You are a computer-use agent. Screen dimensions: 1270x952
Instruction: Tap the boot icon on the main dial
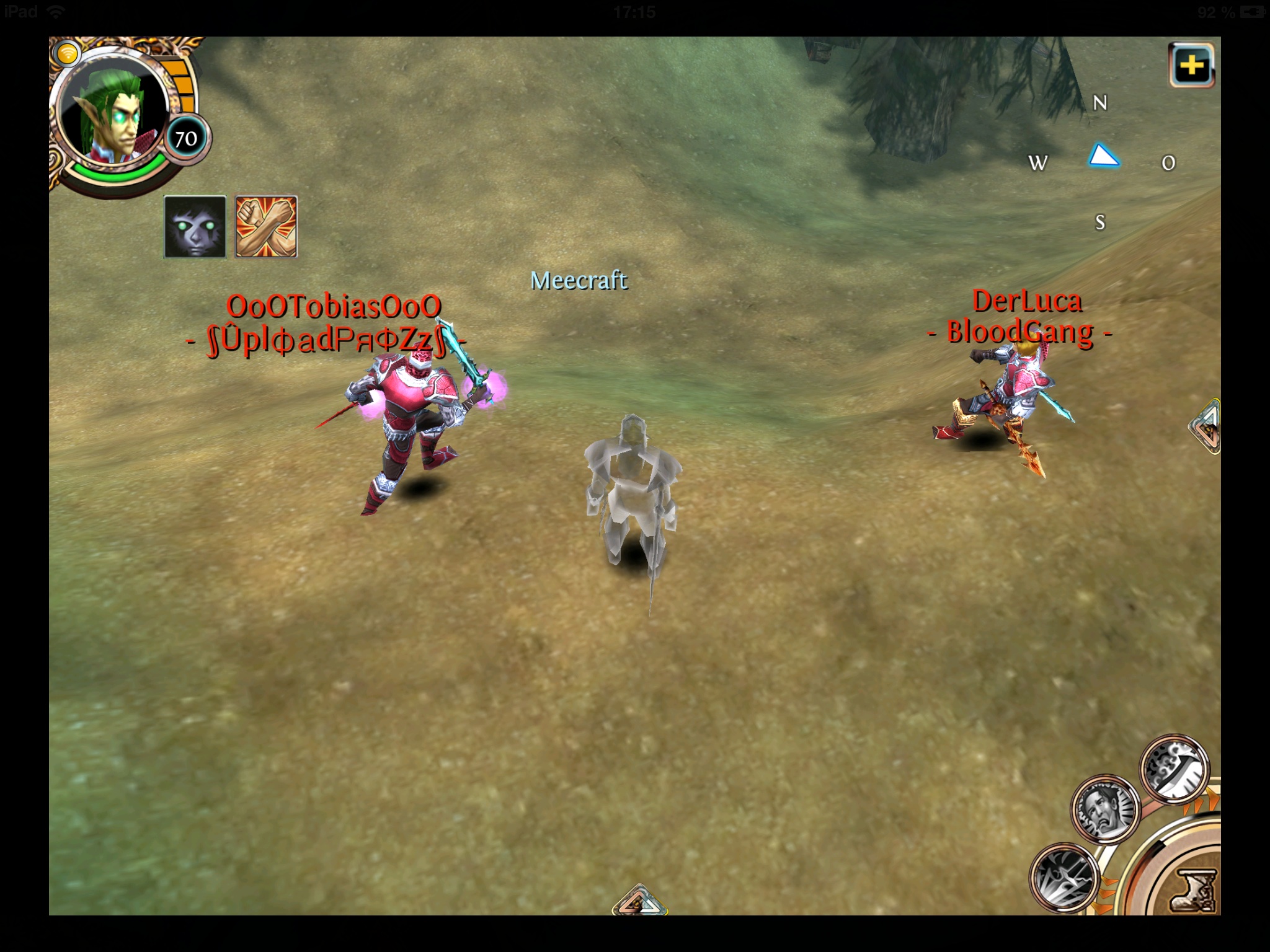tap(1194, 891)
